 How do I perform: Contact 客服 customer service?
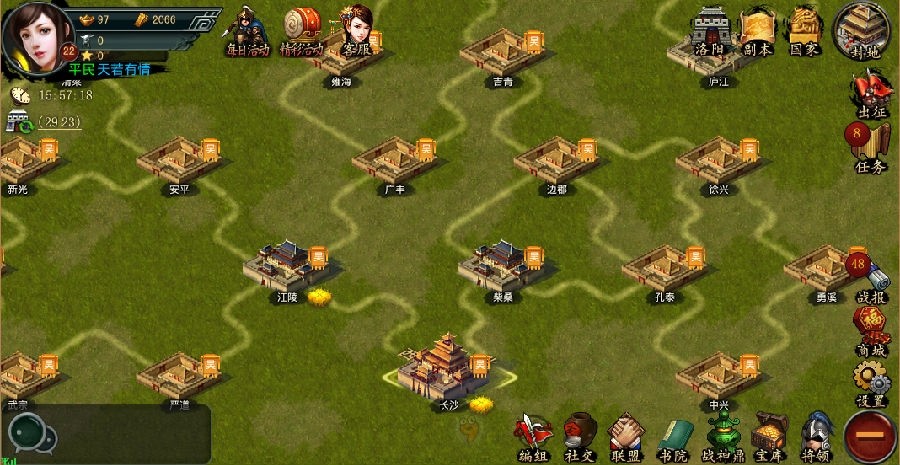(357, 30)
